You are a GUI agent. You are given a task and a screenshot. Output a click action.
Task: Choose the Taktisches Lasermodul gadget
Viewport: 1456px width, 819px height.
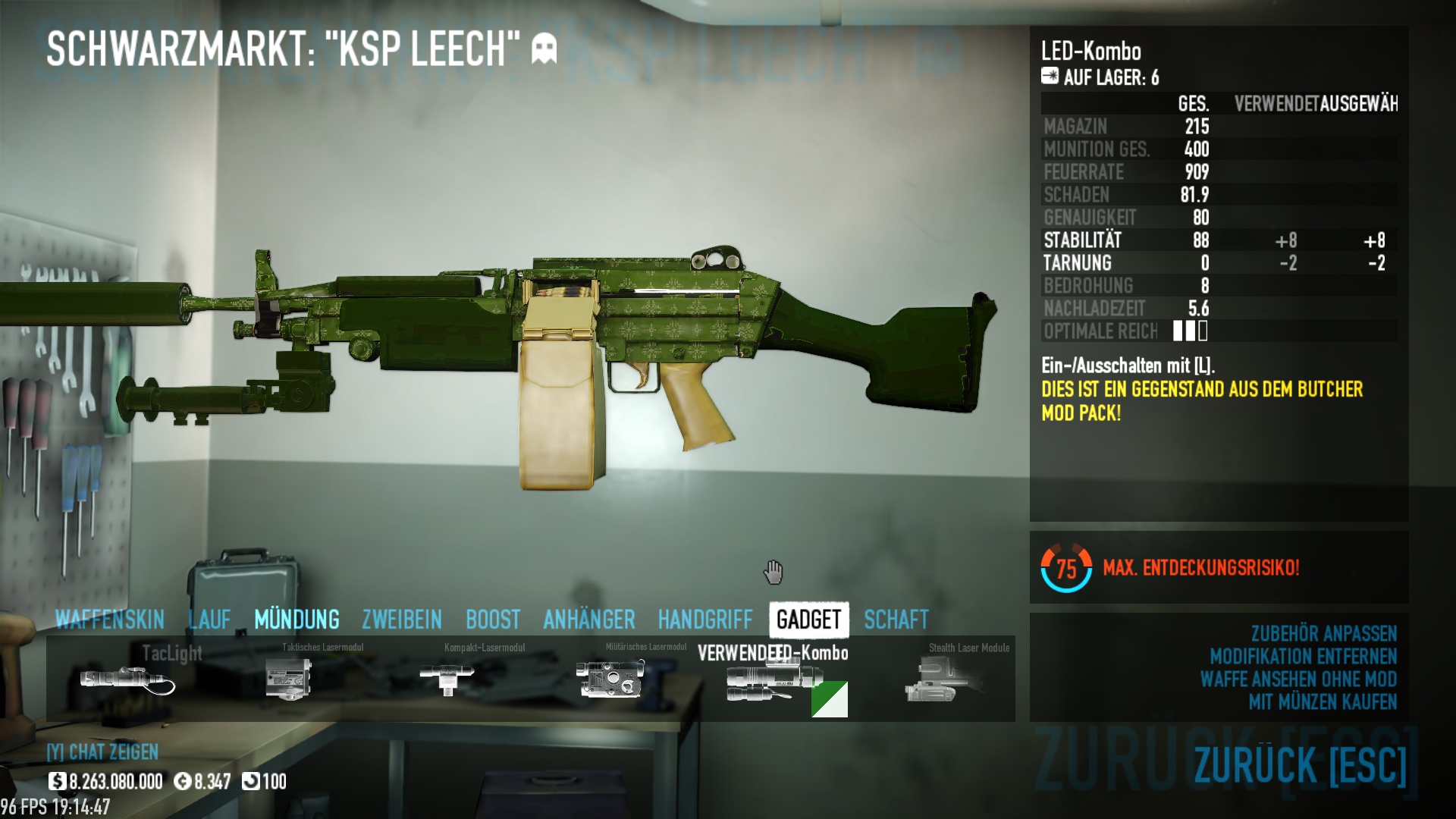coord(289,679)
